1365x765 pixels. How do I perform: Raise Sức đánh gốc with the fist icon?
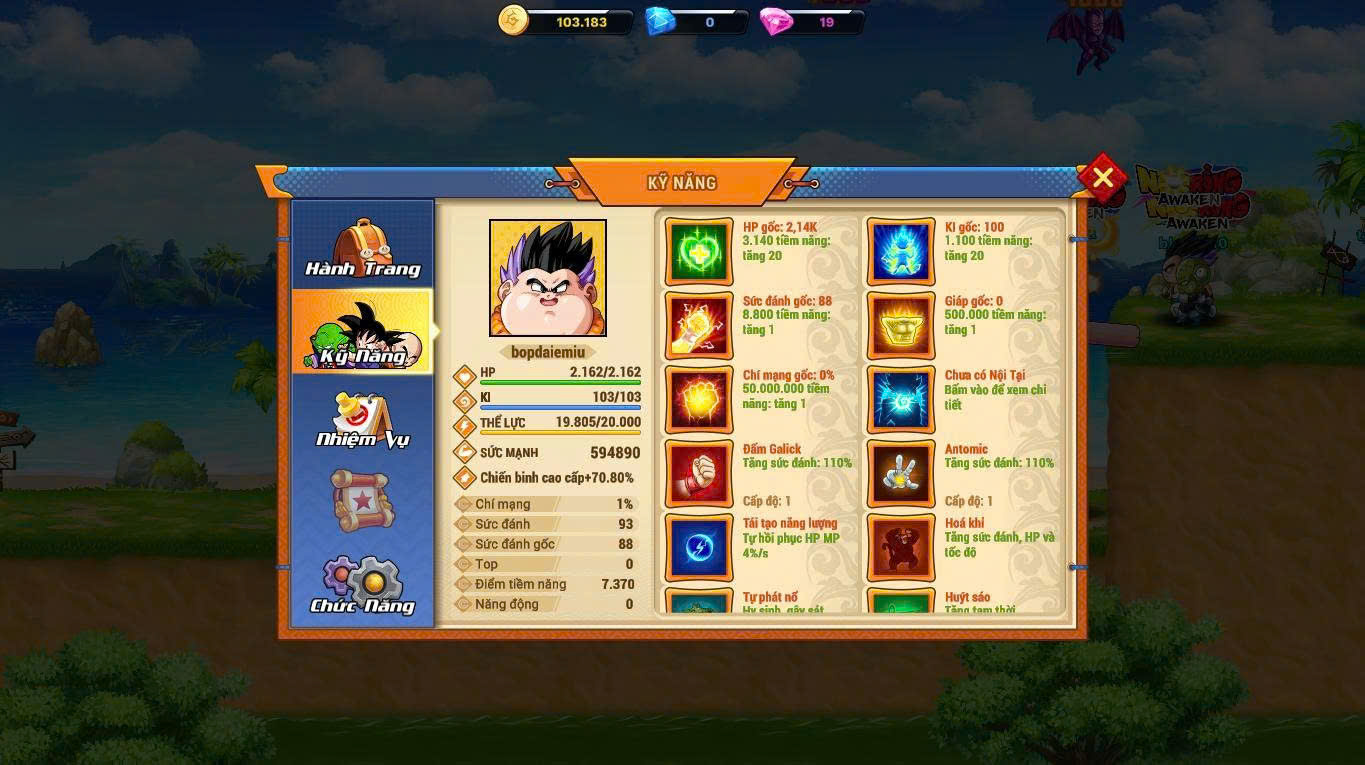tap(699, 325)
